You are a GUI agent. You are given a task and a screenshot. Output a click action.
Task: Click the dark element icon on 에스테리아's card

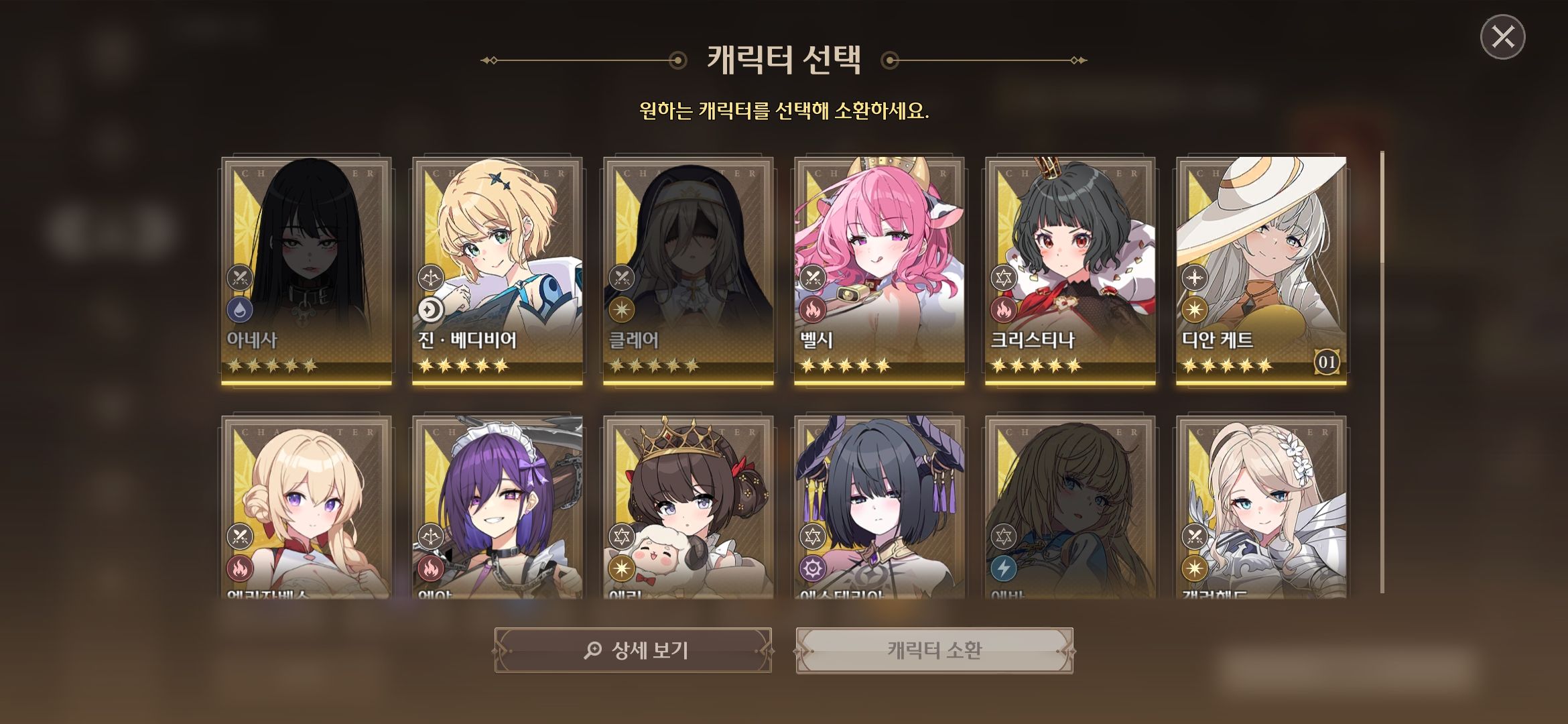812,568
